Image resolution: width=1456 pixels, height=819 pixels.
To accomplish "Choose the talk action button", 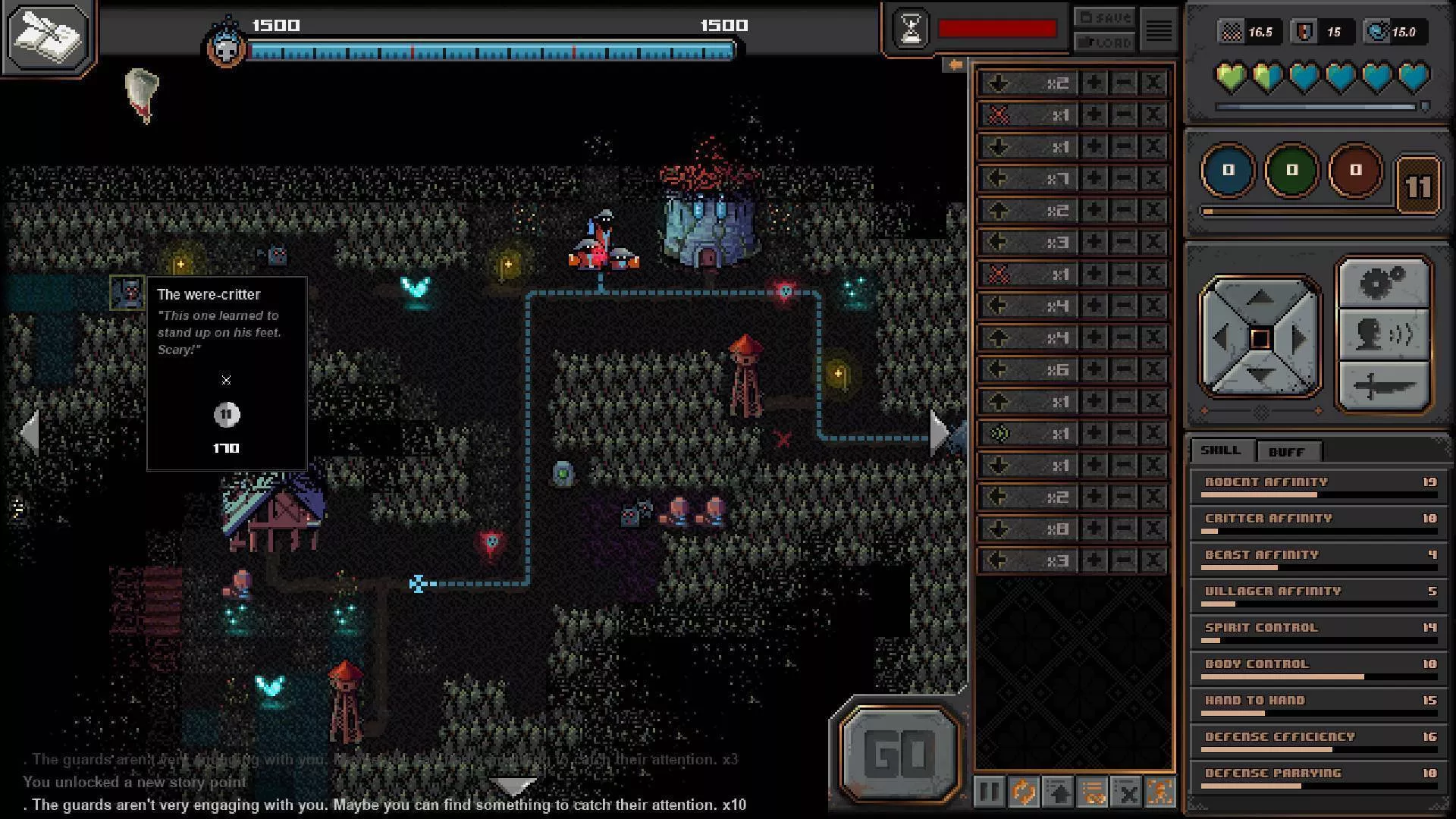I will click(1383, 334).
